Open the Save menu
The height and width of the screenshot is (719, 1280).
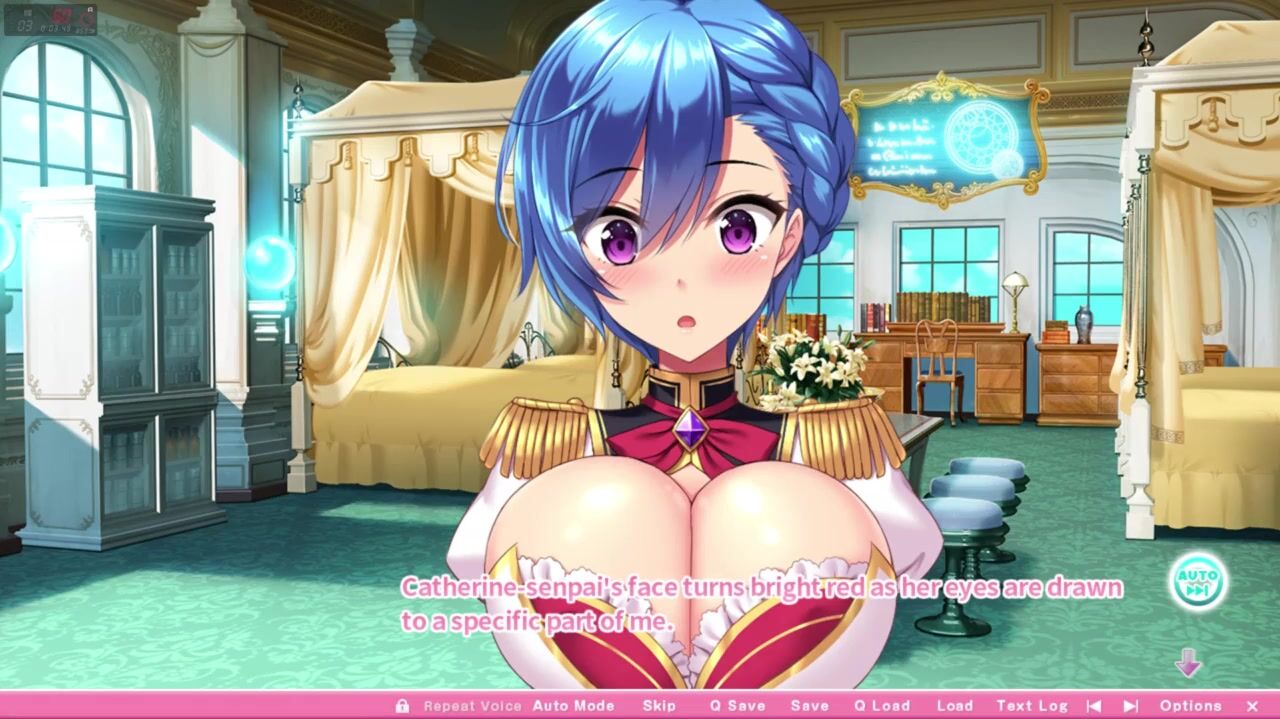809,706
